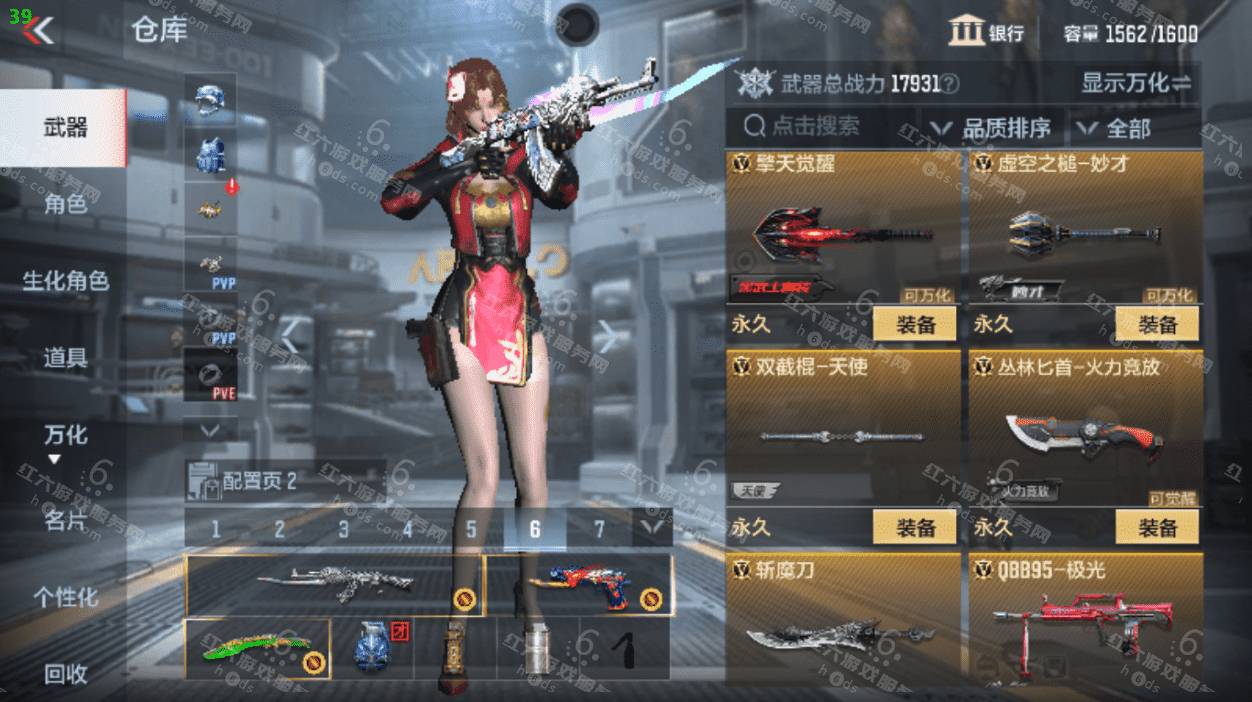Select the 生化角色 tab
This screenshot has width=1252, height=702.
[64, 281]
